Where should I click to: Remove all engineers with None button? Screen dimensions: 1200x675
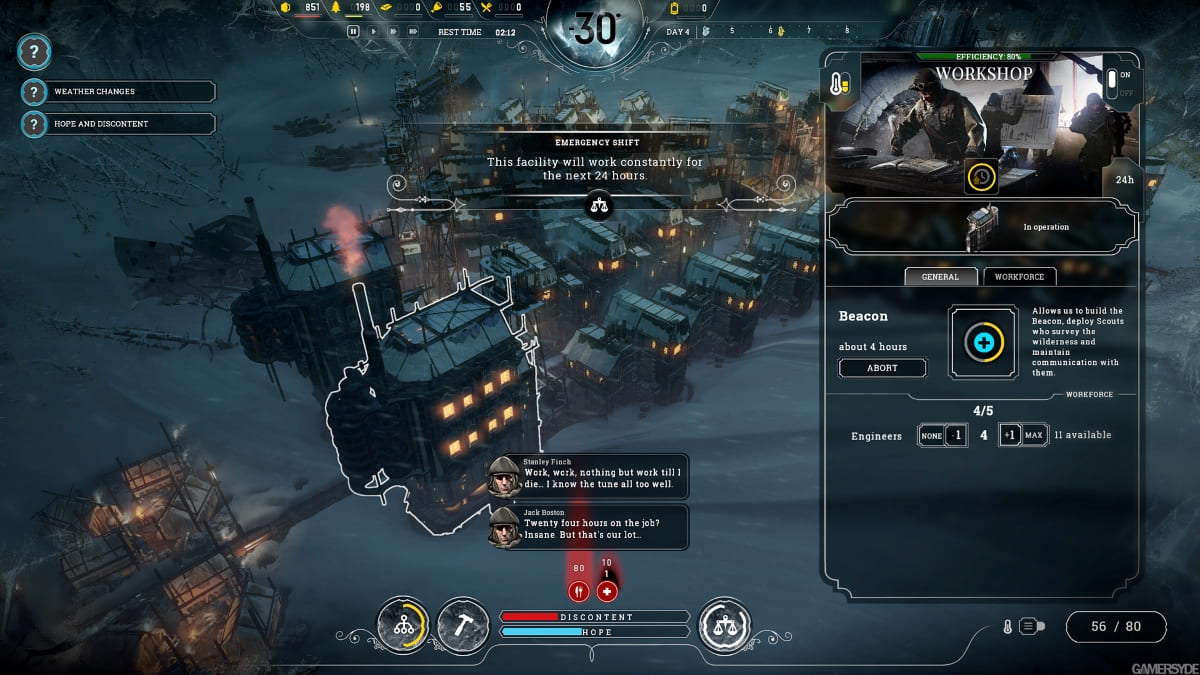931,436
